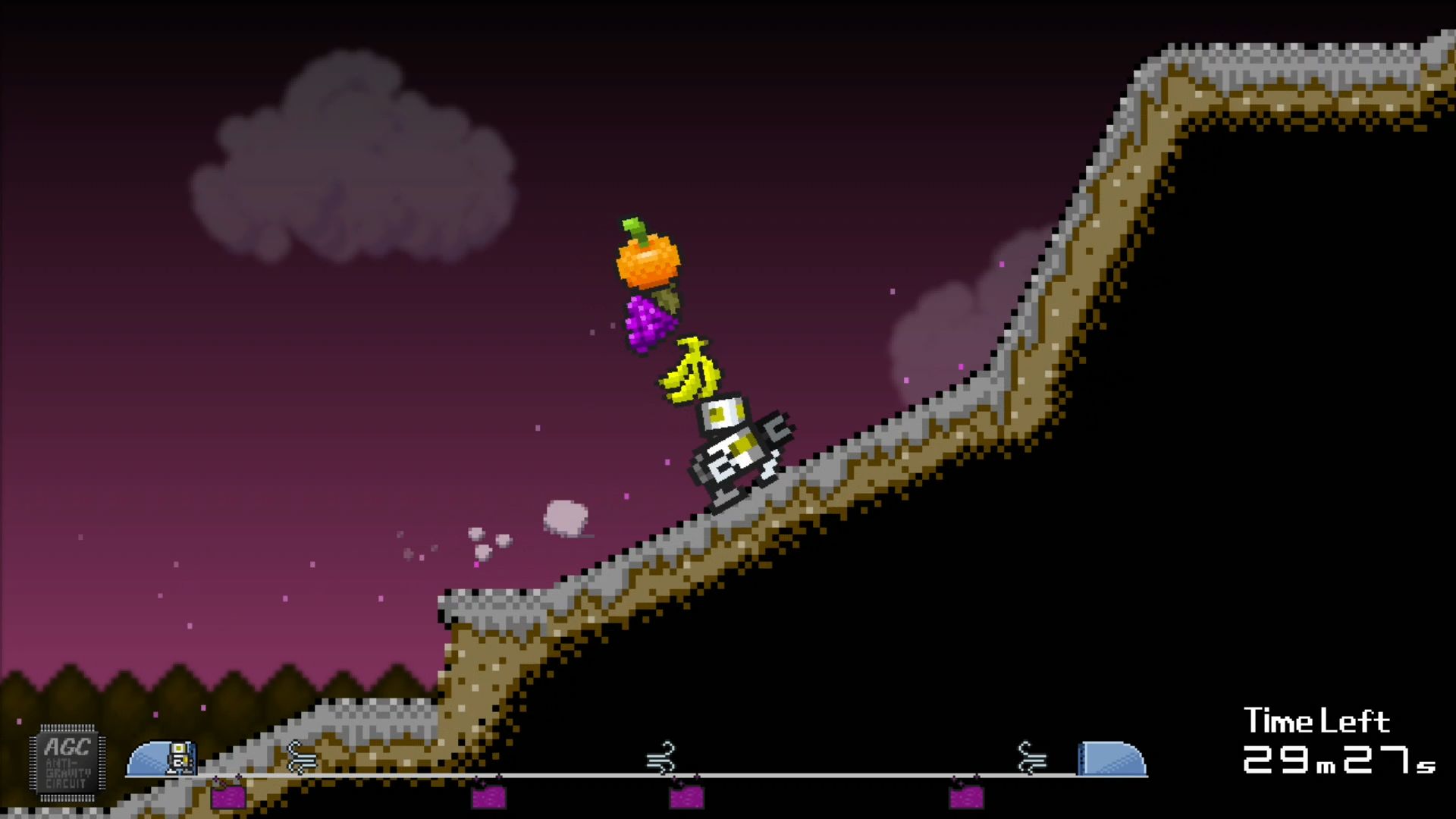Select the empty blue destination dome
The height and width of the screenshot is (819, 1456).
1111,759
